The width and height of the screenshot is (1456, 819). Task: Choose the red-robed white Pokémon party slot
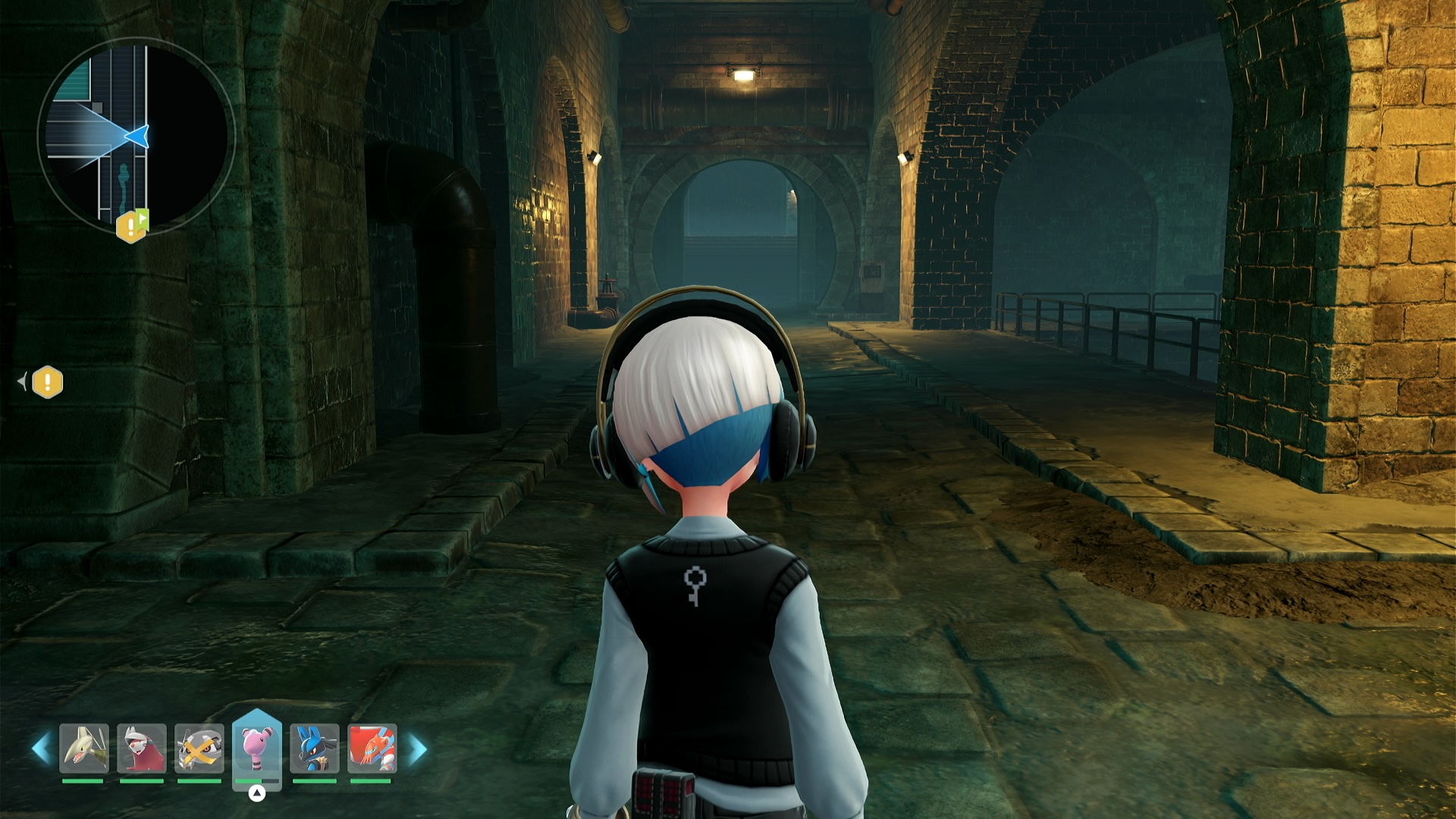[x=142, y=748]
